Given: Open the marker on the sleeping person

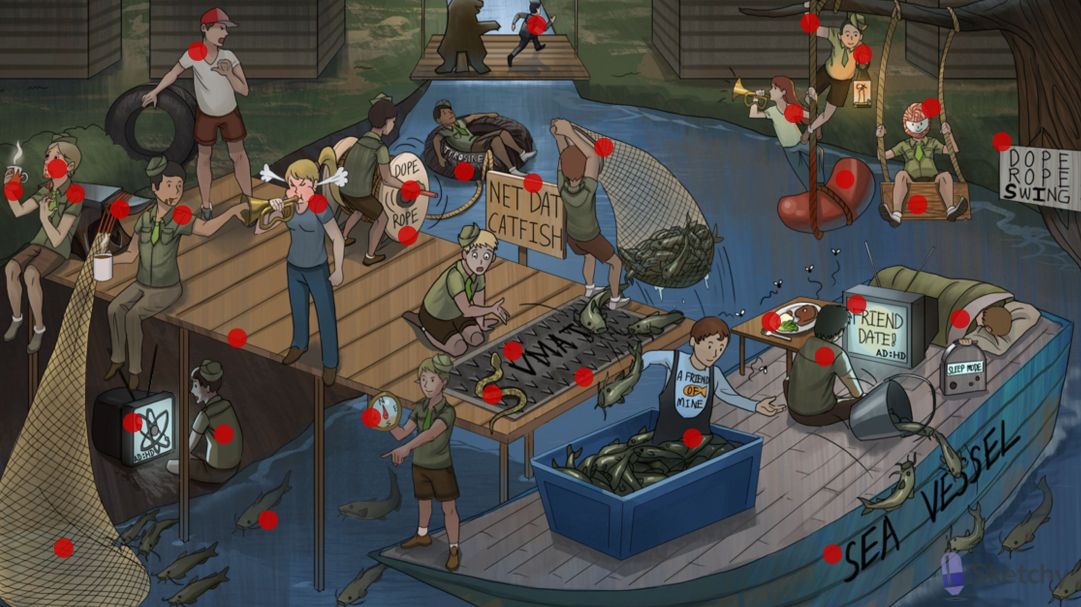Looking at the screenshot, I should click(x=960, y=319).
